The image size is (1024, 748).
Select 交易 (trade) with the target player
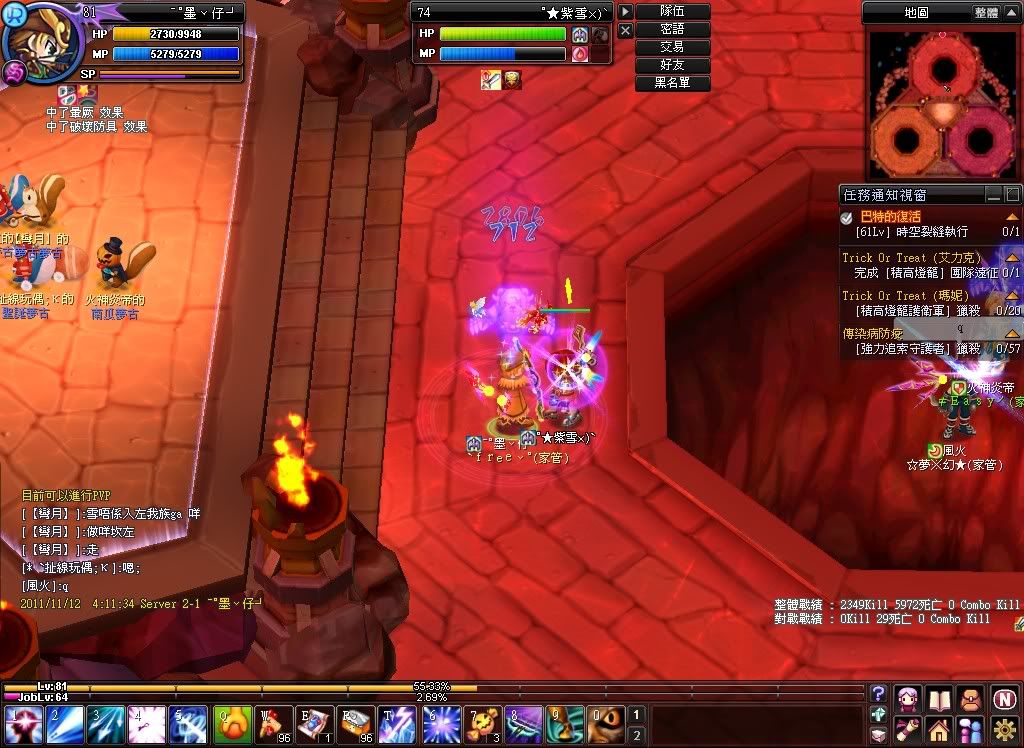click(x=673, y=47)
